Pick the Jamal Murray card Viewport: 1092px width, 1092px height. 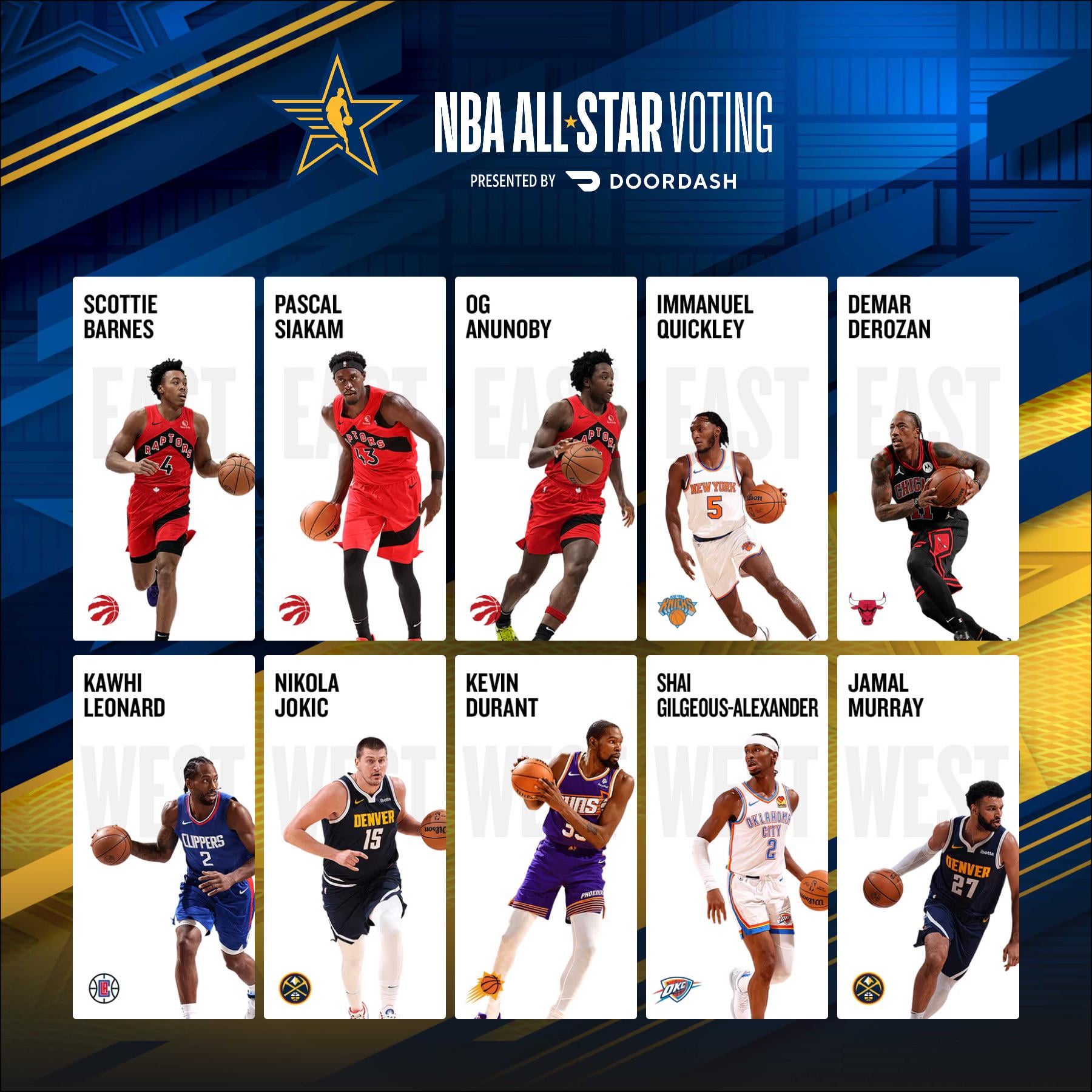tap(928, 837)
